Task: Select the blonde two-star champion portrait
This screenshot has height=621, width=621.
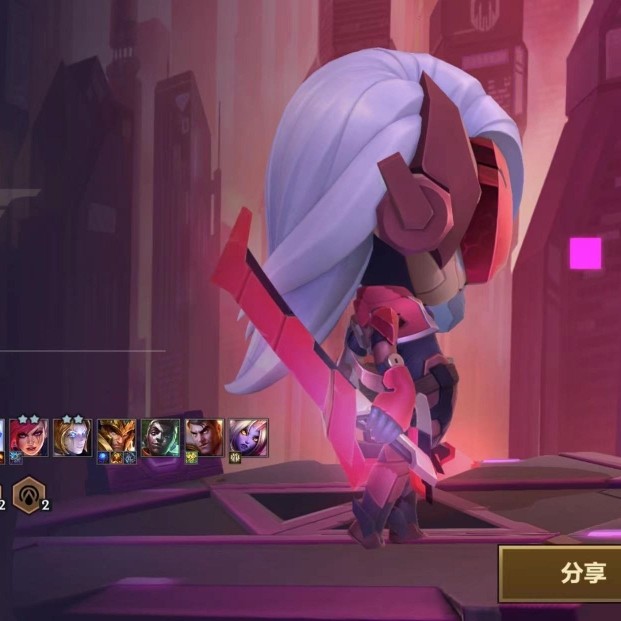Action: click(x=73, y=437)
